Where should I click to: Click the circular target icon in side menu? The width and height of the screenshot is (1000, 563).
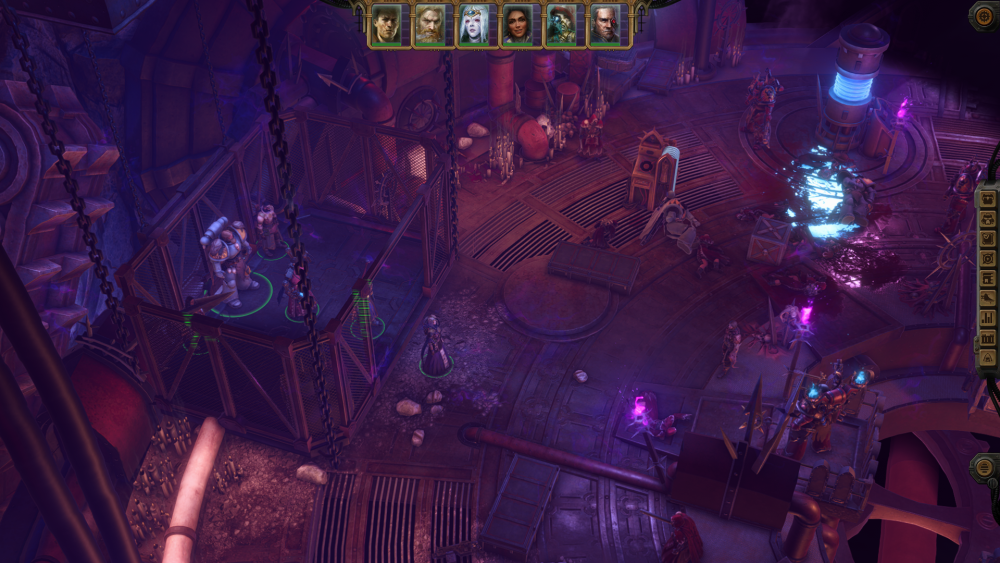[x=988, y=258]
